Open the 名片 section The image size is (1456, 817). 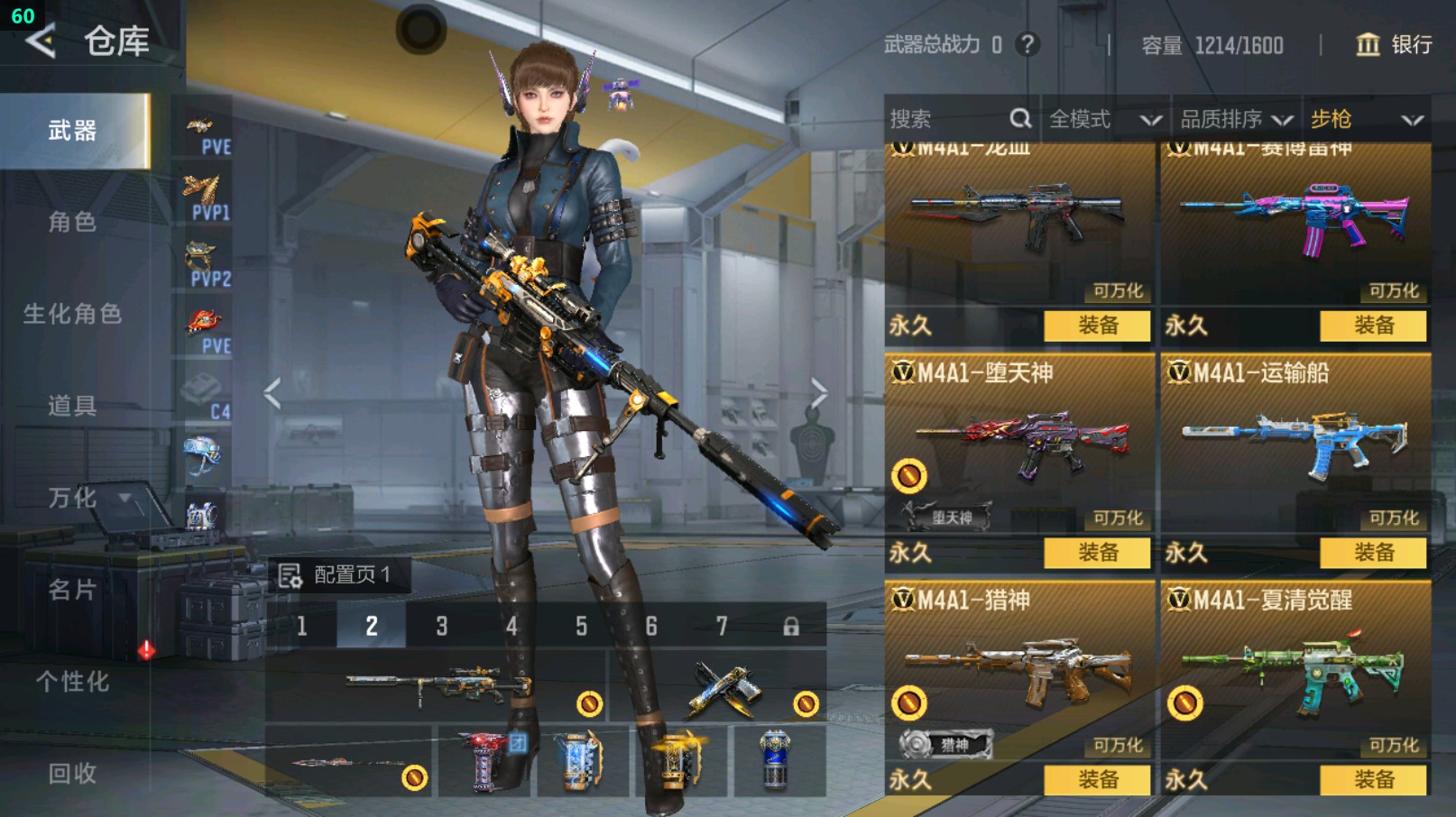point(72,590)
